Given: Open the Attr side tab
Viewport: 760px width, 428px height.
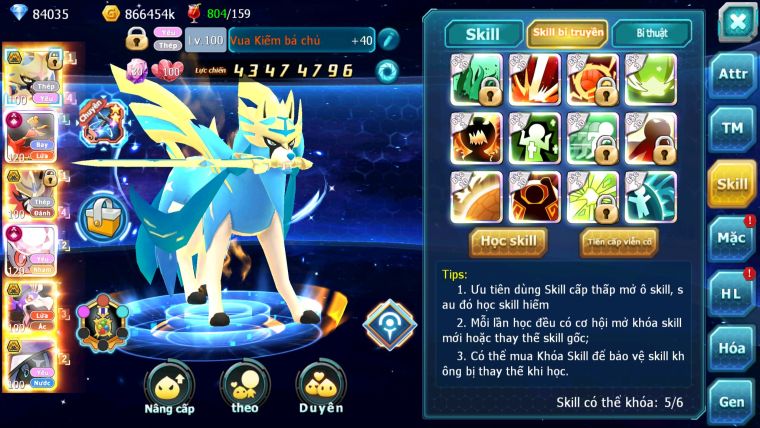Looking at the screenshot, I should click(x=733, y=73).
